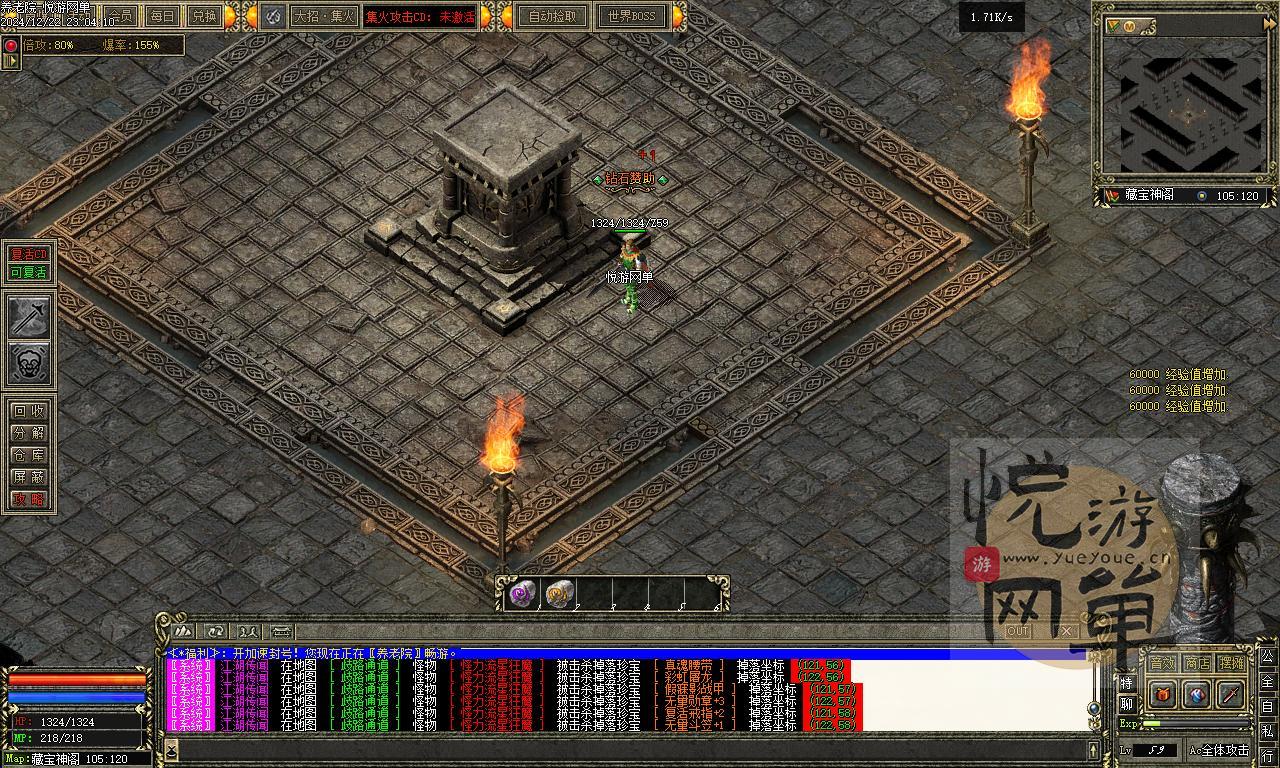Open the 商店 shop
This screenshot has width=1280, height=768.
(x=1197, y=663)
